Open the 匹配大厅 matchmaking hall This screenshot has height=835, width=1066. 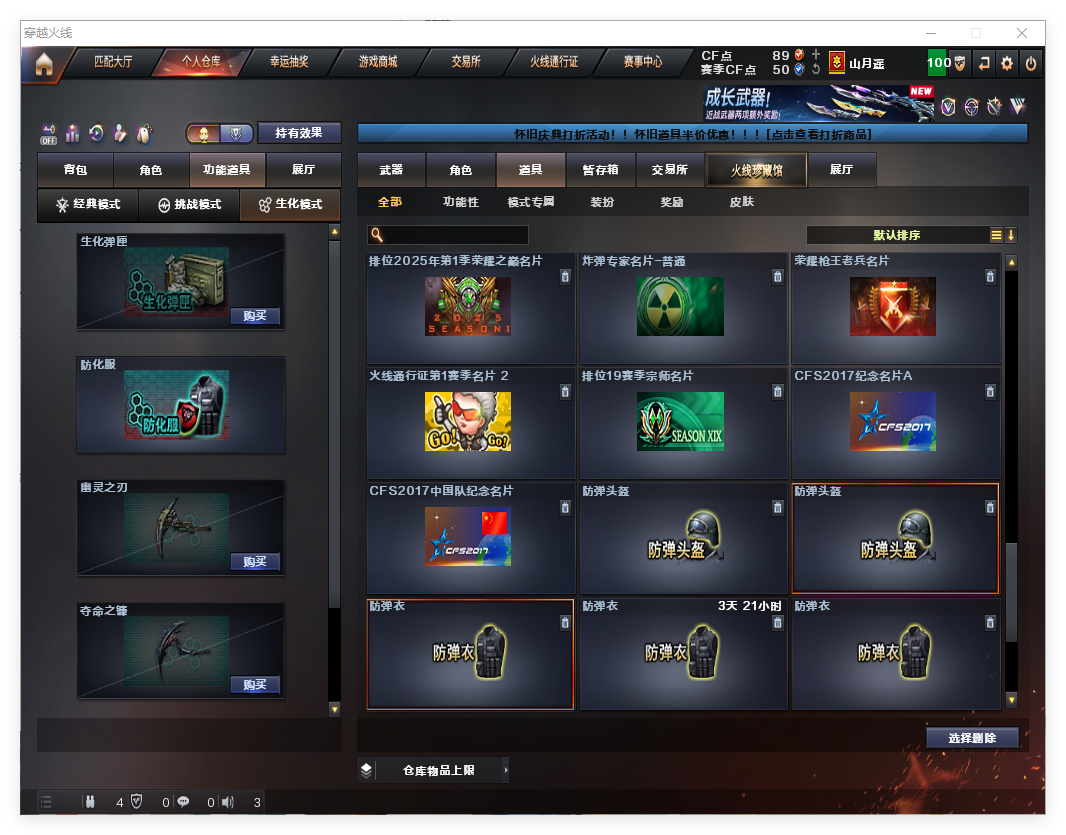pyautogui.click(x=112, y=62)
